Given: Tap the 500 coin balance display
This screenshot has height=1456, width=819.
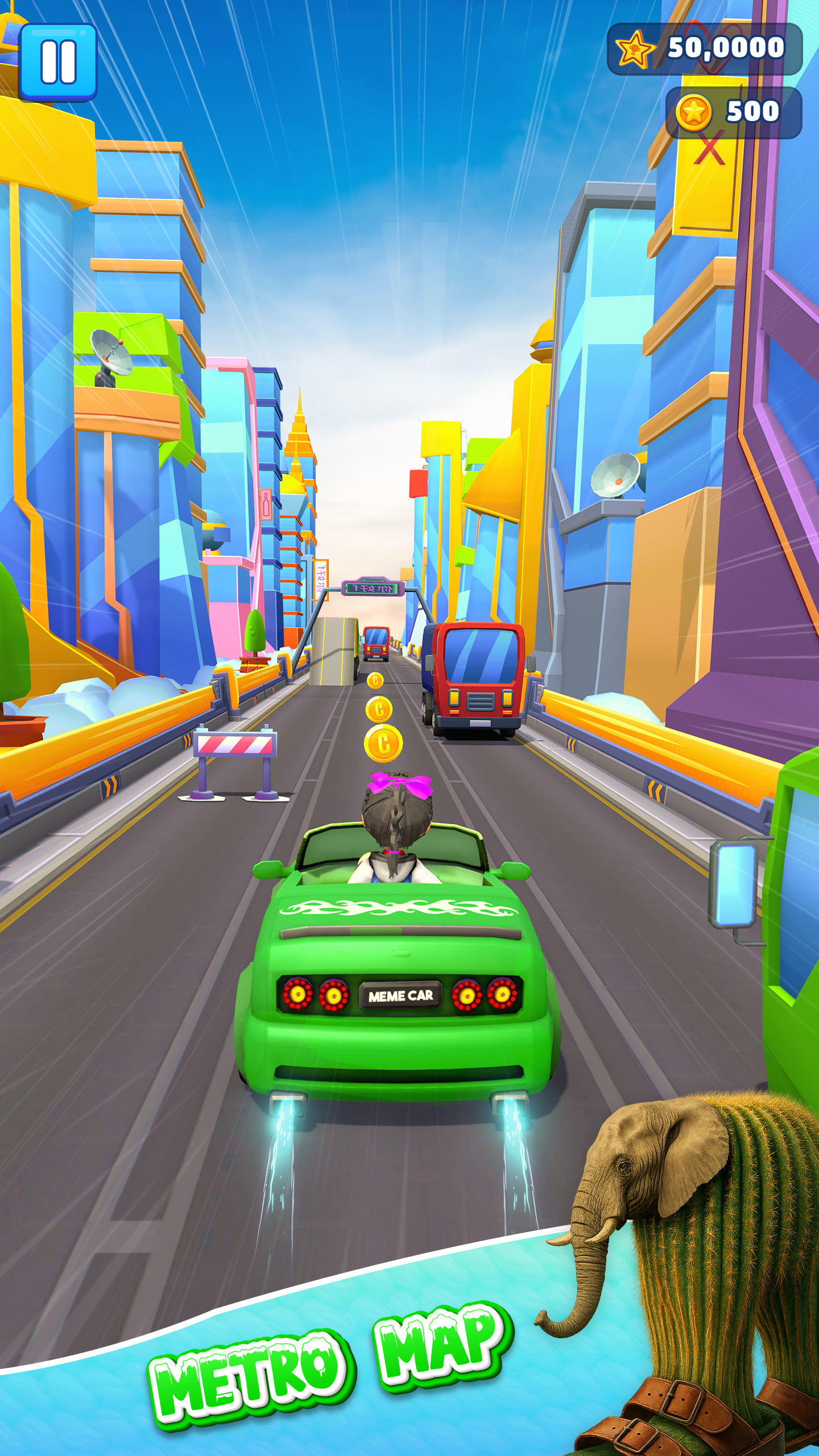Looking at the screenshot, I should coord(751,109).
